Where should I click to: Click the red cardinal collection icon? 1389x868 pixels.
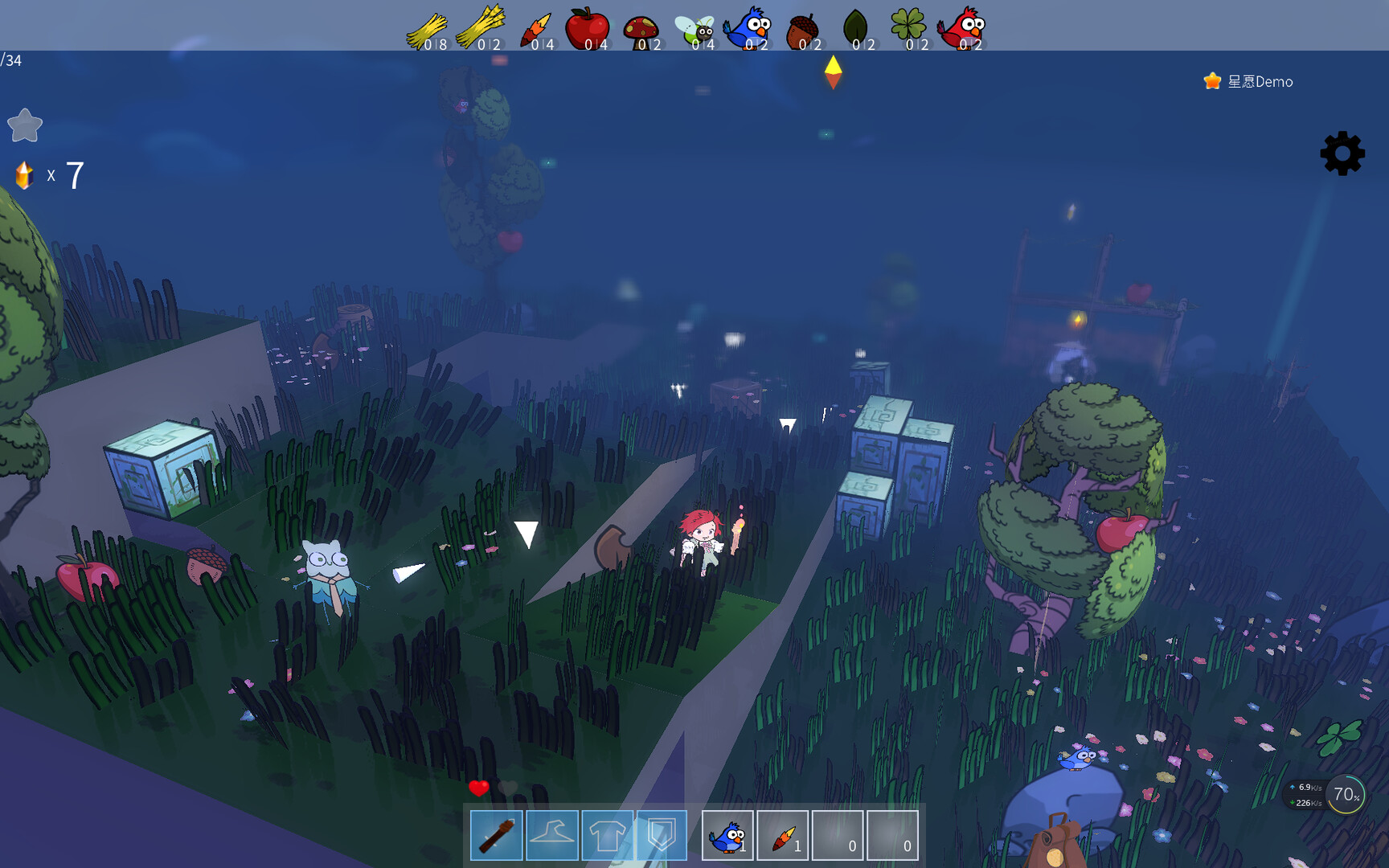(964, 27)
